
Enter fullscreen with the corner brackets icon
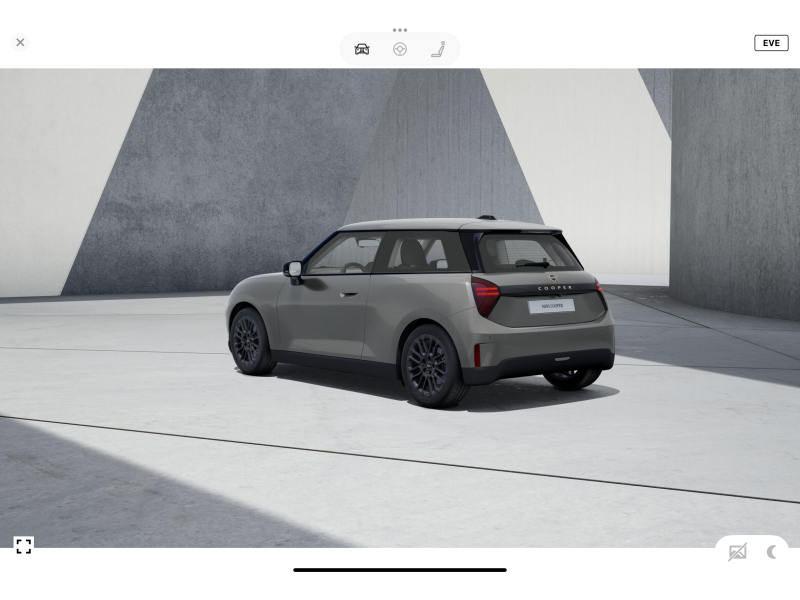pos(24,545)
